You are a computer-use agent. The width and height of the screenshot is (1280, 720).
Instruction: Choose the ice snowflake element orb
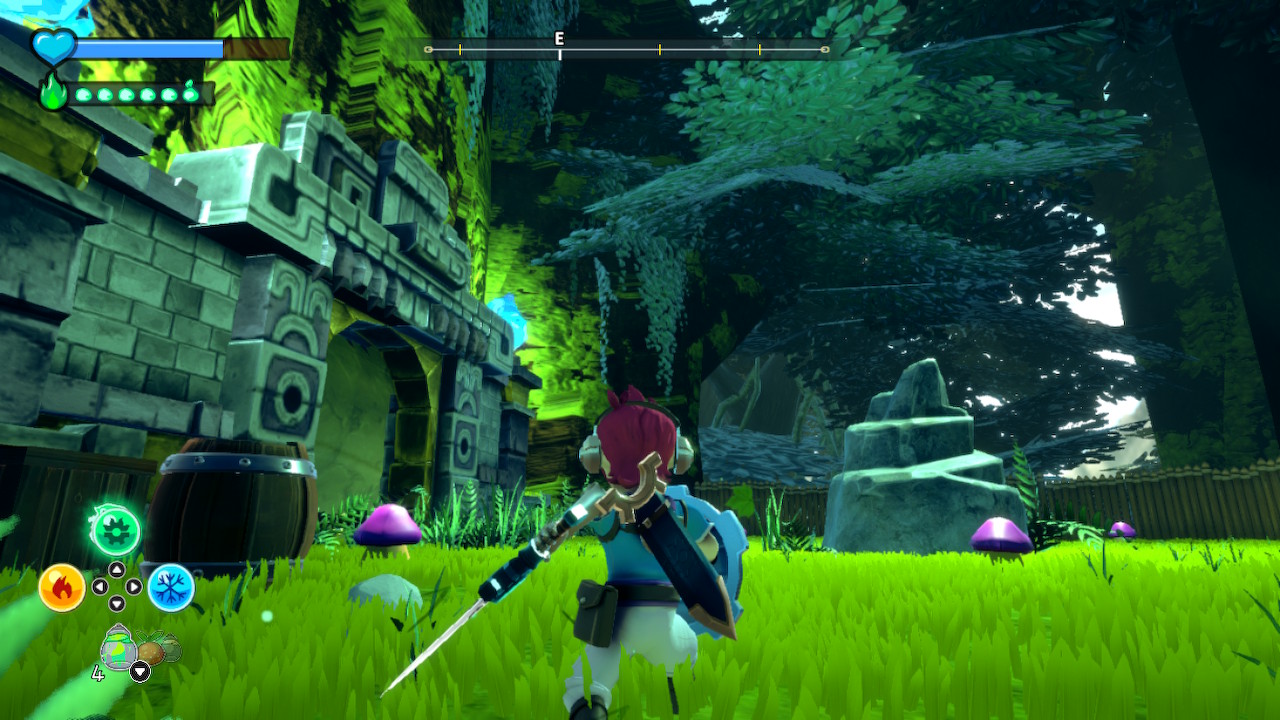[x=171, y=587]
